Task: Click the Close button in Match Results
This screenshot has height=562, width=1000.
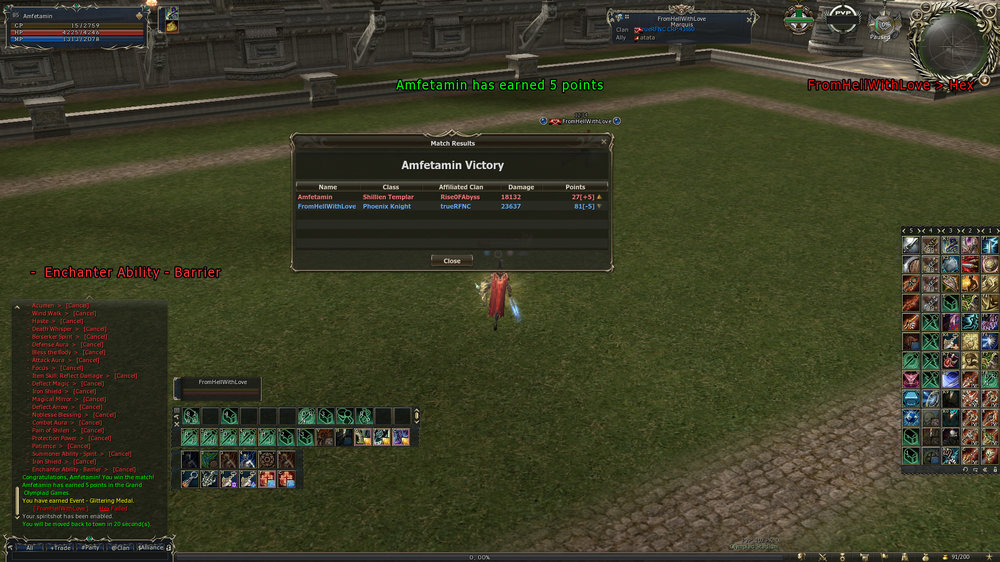Action: coord(452,260)
